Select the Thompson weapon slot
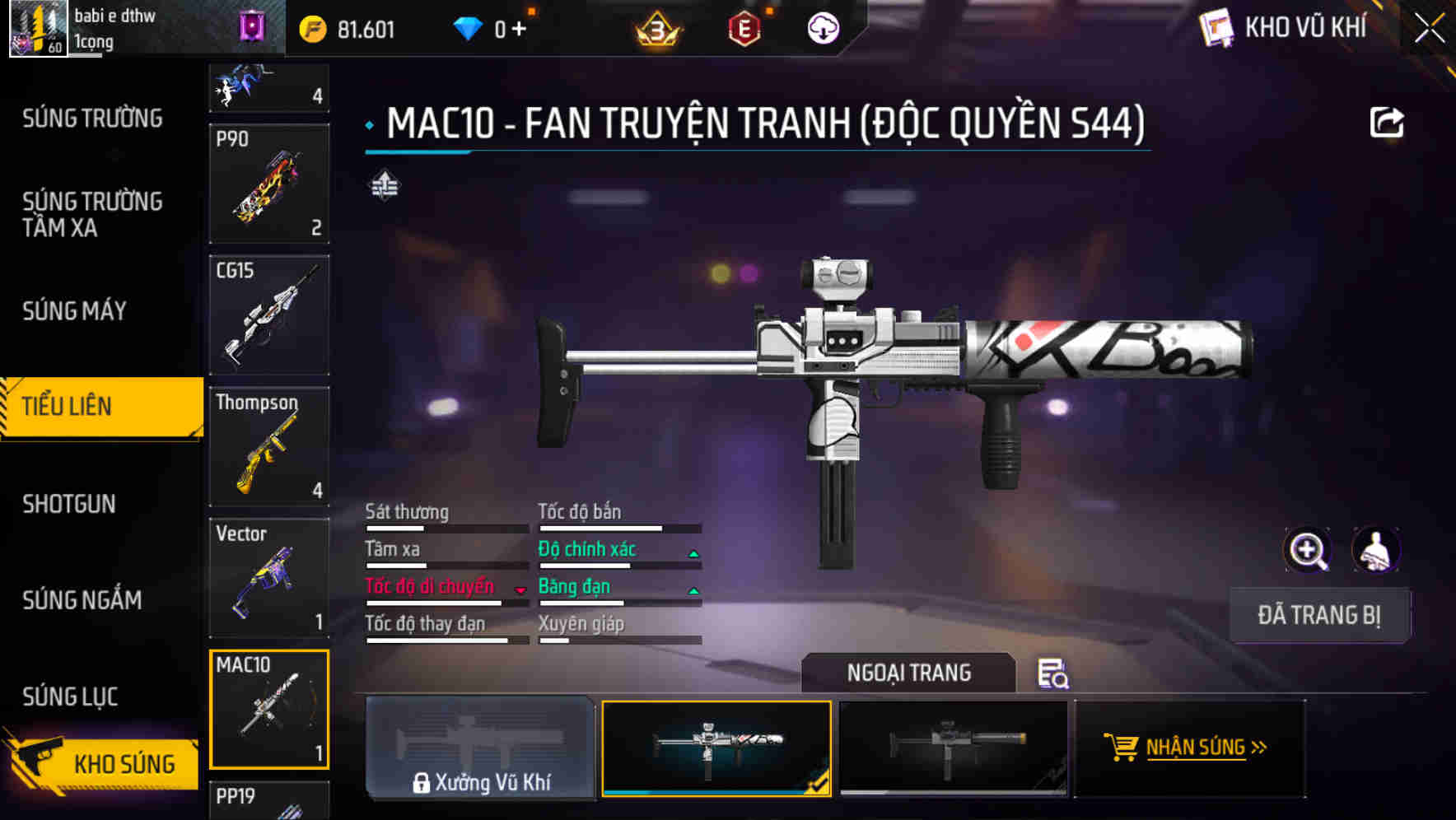This screenshot has width=1456, height=820. (269, 447)
